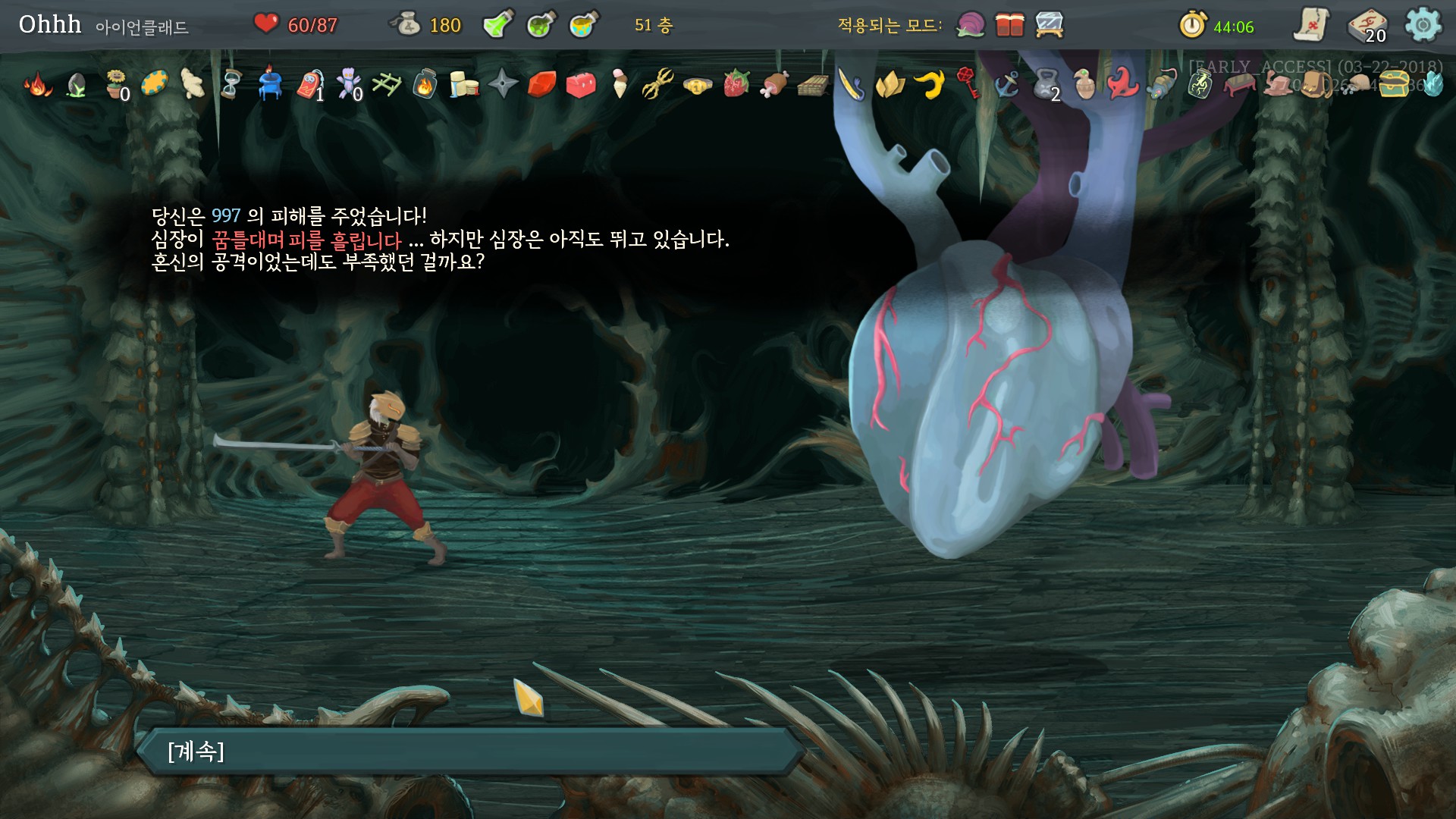Inspect the shuriken relic
This screenshot has height=819, width=1456.
tap(503, 84)
